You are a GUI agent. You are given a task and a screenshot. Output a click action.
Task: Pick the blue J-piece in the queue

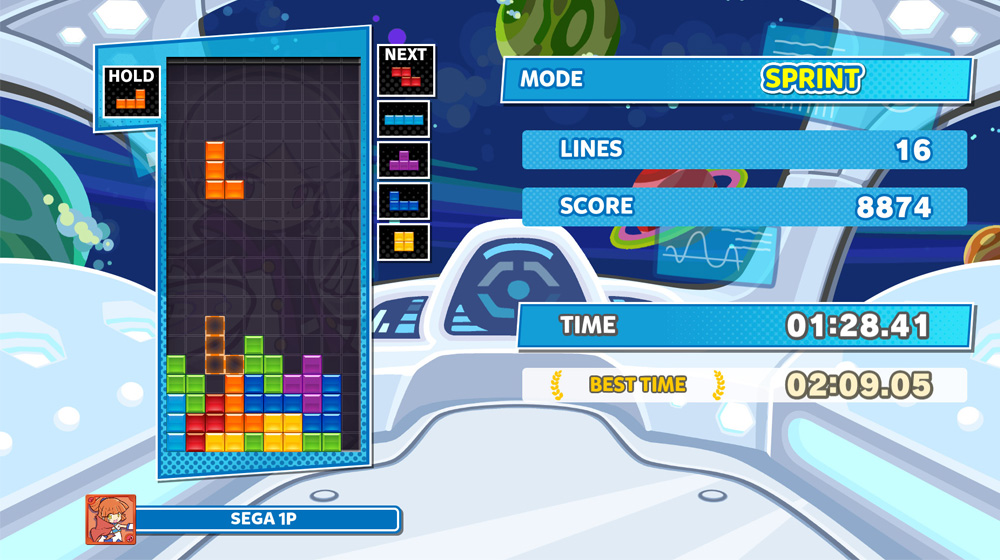coord(404,201)
